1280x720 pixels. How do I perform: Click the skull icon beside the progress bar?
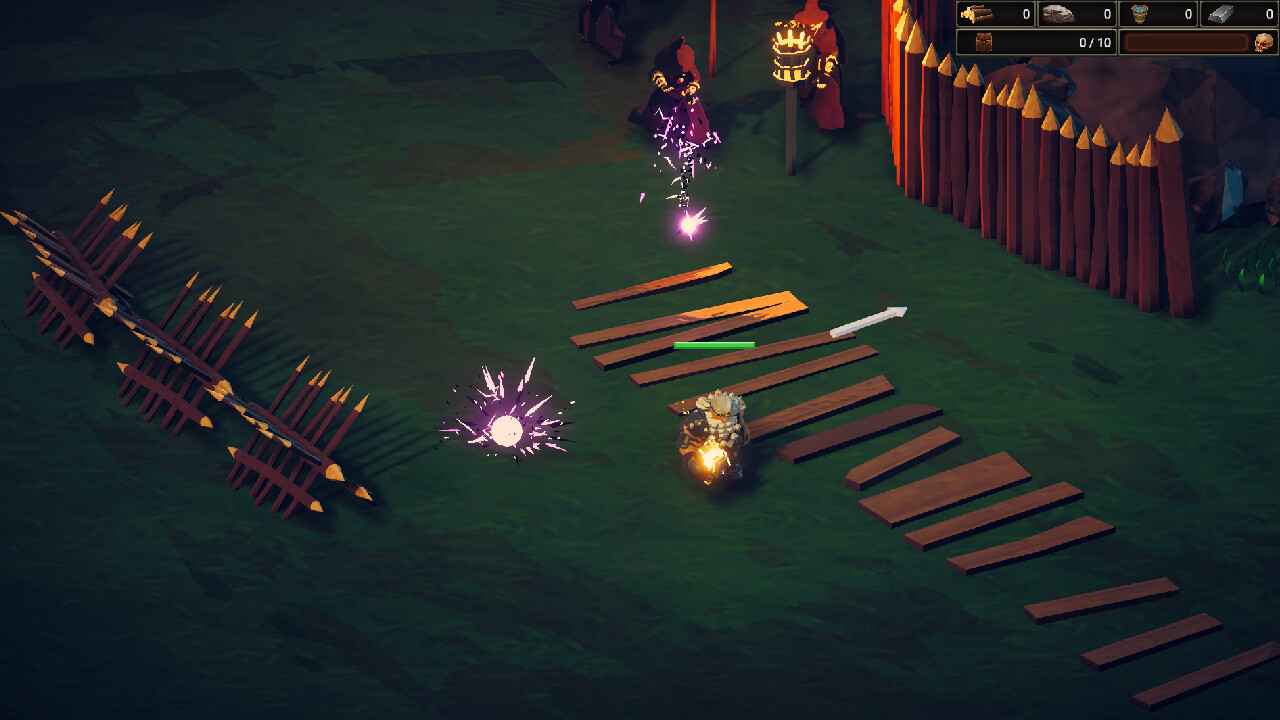point(1264,42)
